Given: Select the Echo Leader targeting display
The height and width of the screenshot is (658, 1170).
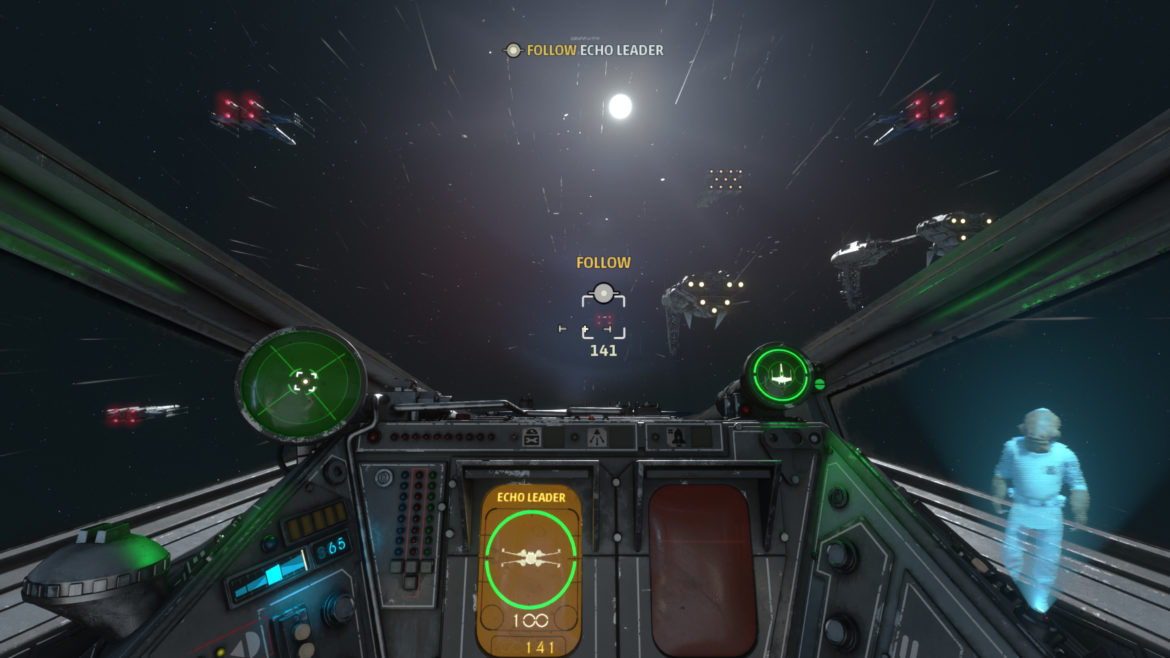Looking at the screenshot, I should tap(531, 566).
